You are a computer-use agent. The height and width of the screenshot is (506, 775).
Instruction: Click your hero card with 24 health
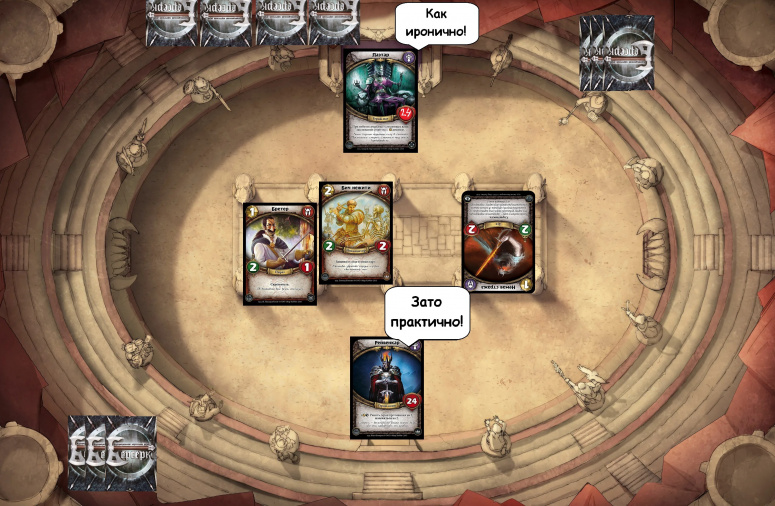pos(387,387)
